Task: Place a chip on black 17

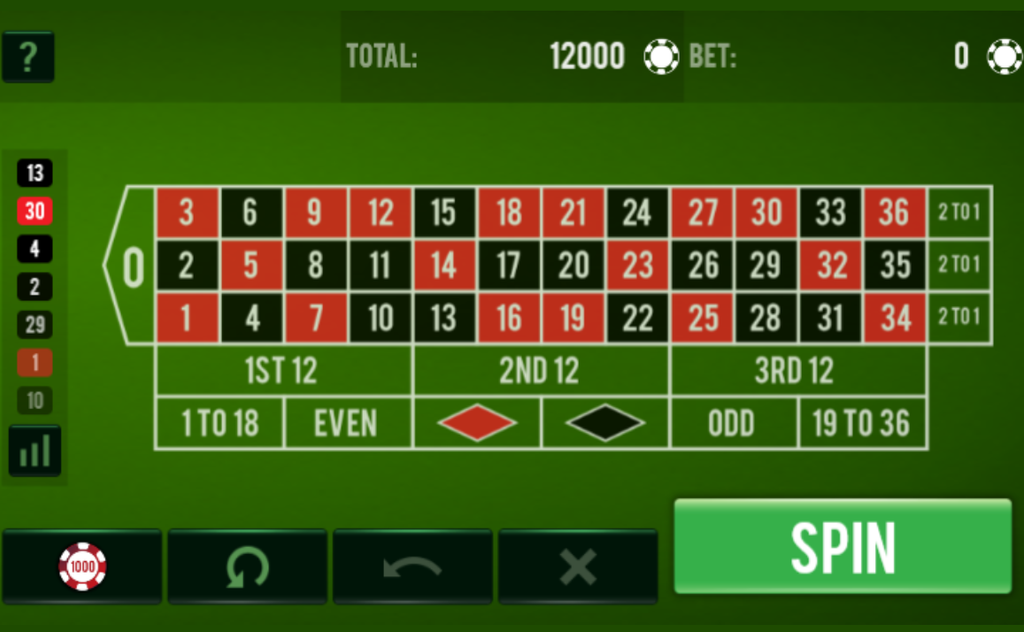Action: click(x=508, y=265)
